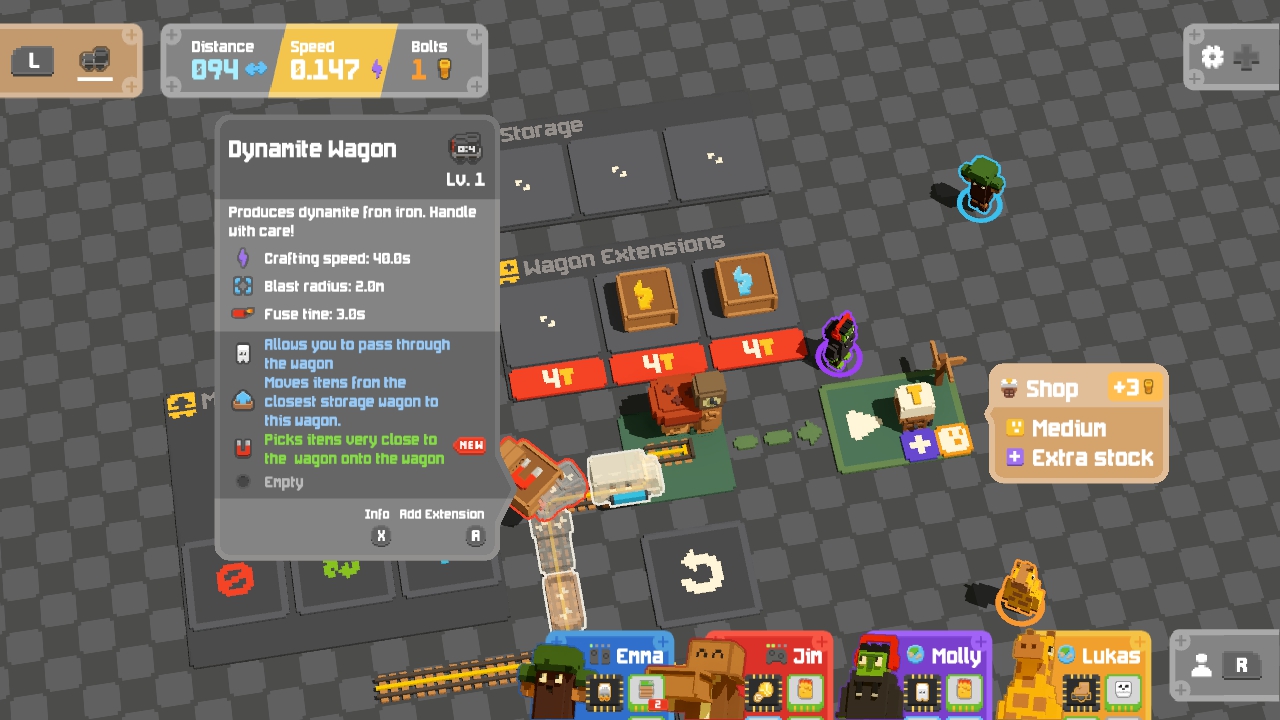This screenshot has width=1280, height=720.
Task: Click the Empty status dot in wagon tooltip
Action: [241, 482]
